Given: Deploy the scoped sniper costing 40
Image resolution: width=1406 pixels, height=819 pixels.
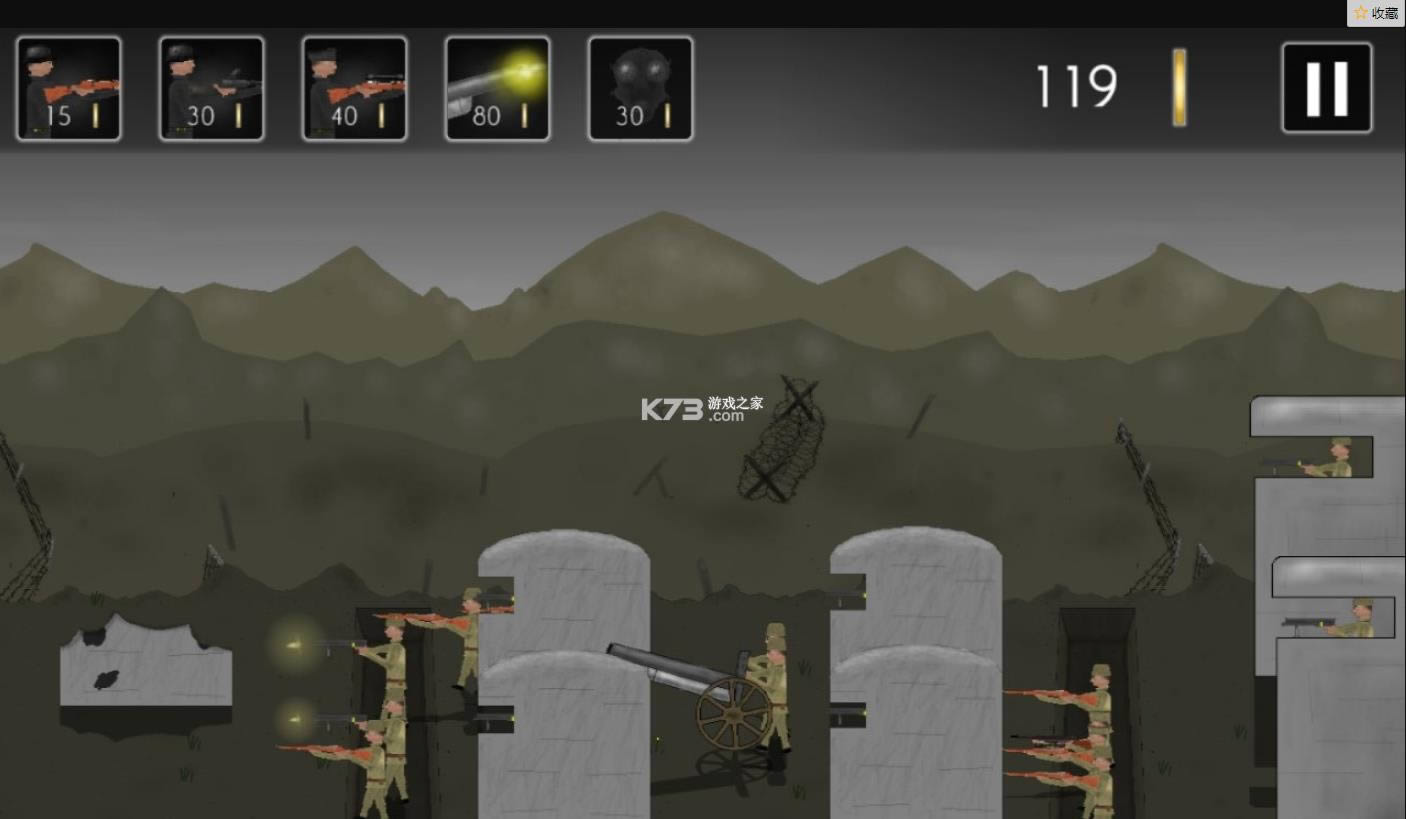Looking at the screenshot, I should tap(355, 89).
